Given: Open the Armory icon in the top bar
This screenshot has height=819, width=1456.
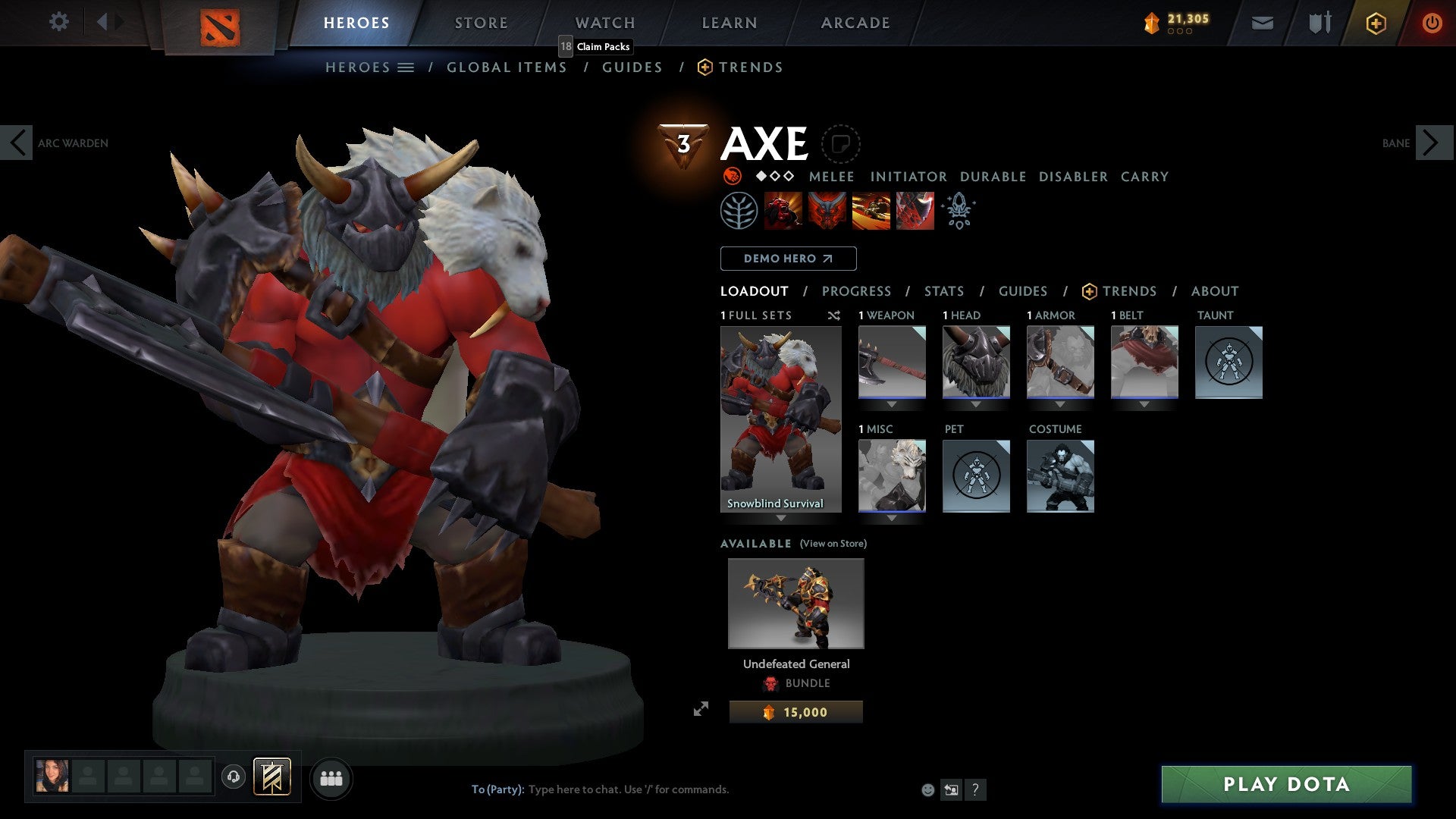Looking at the screenshot, I should (x=1319, y=23).
